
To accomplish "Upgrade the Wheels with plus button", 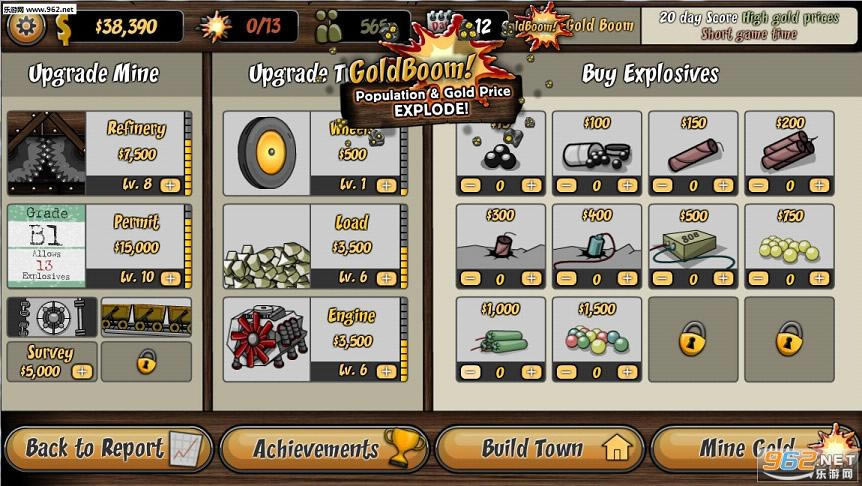I will [x=387, y=185].
